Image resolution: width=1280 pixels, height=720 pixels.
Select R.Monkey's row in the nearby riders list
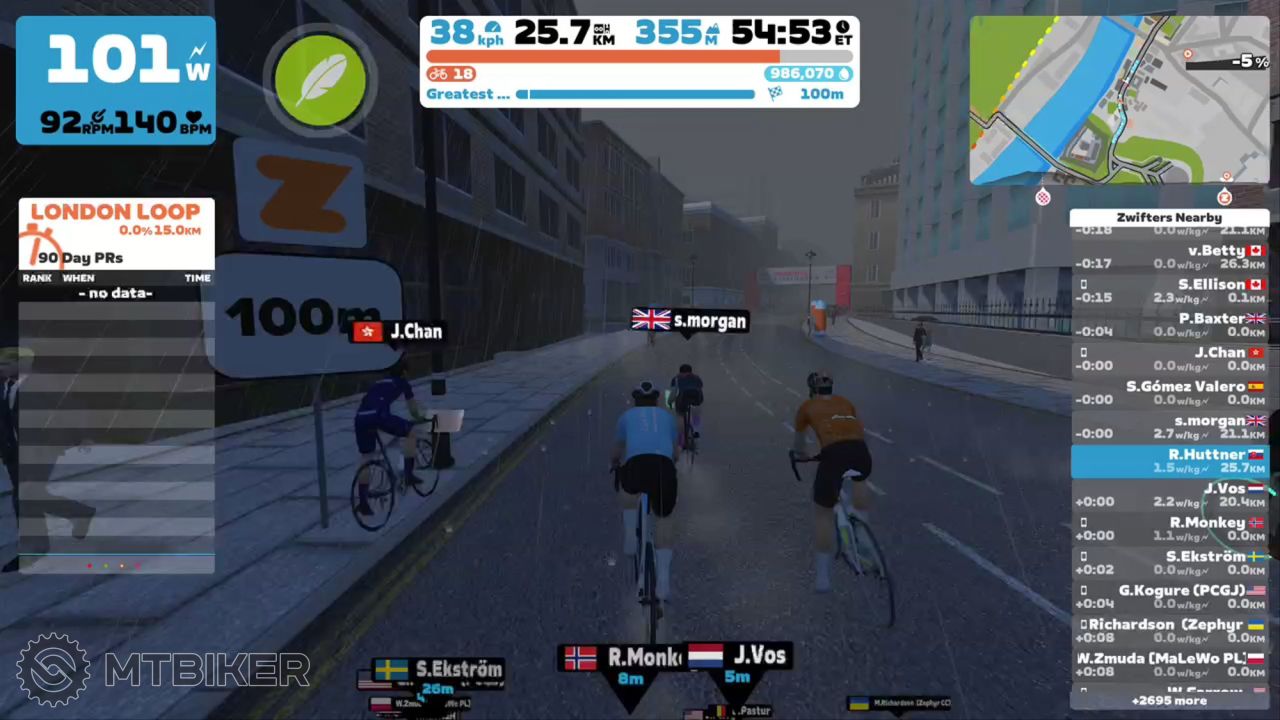point(1169,529)
